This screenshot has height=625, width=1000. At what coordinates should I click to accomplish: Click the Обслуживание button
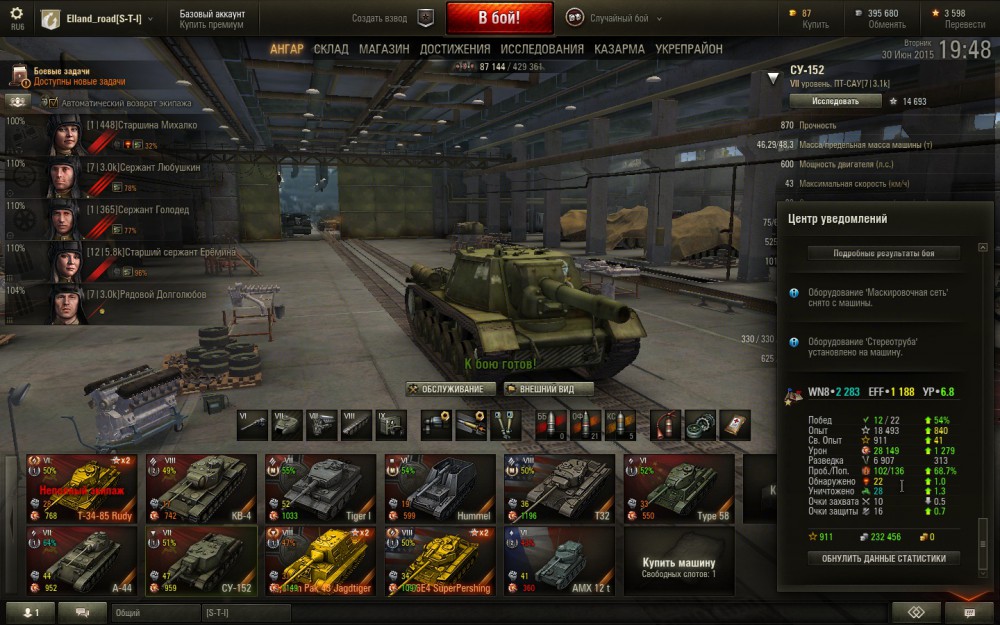[x=451, y=389]
